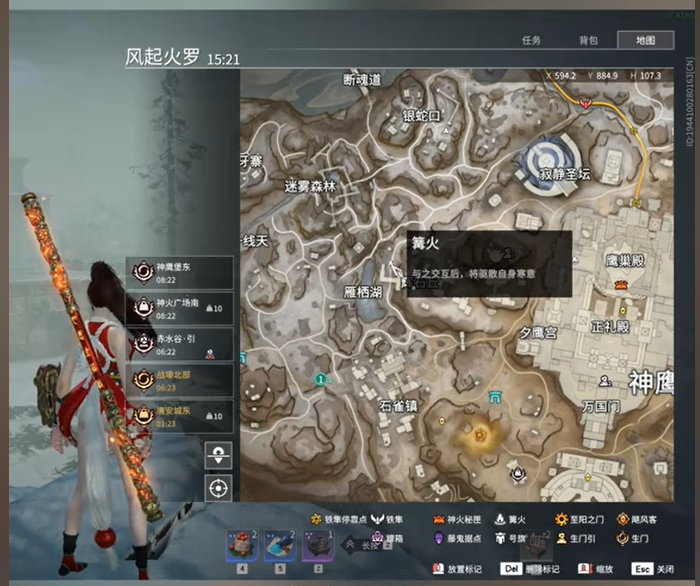Select the red mushroom item slot
Viewport: 700px width, 586px height.
(x=239, y=545)
